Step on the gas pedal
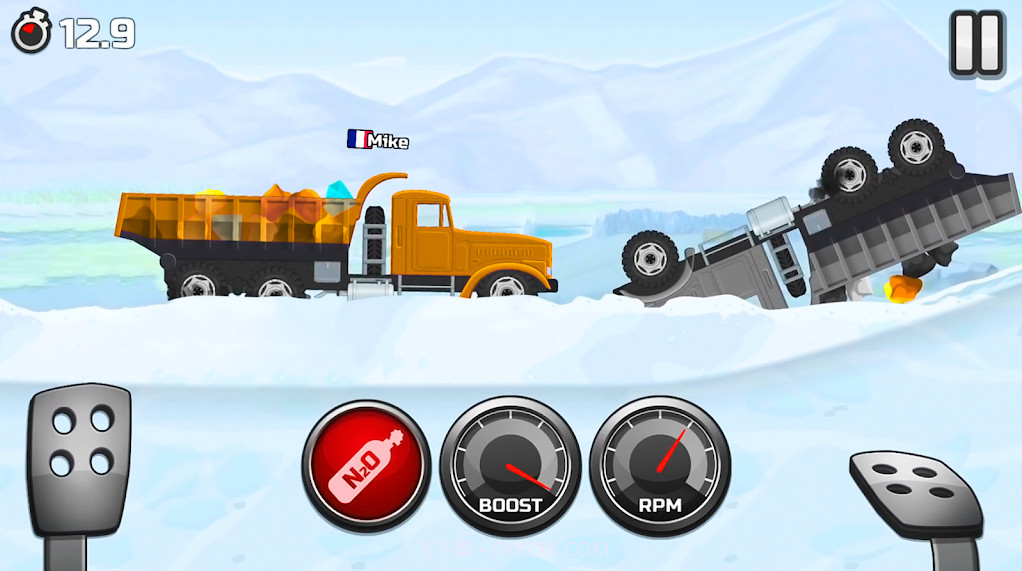The height and width of the screenshot is (571, 1022). pos(916,492)
